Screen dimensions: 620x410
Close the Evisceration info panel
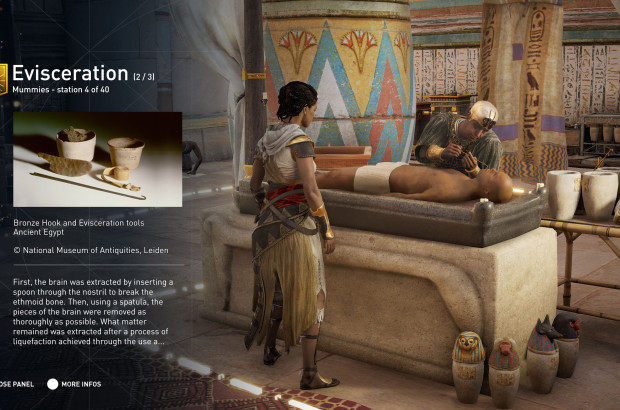coord(17,384)
